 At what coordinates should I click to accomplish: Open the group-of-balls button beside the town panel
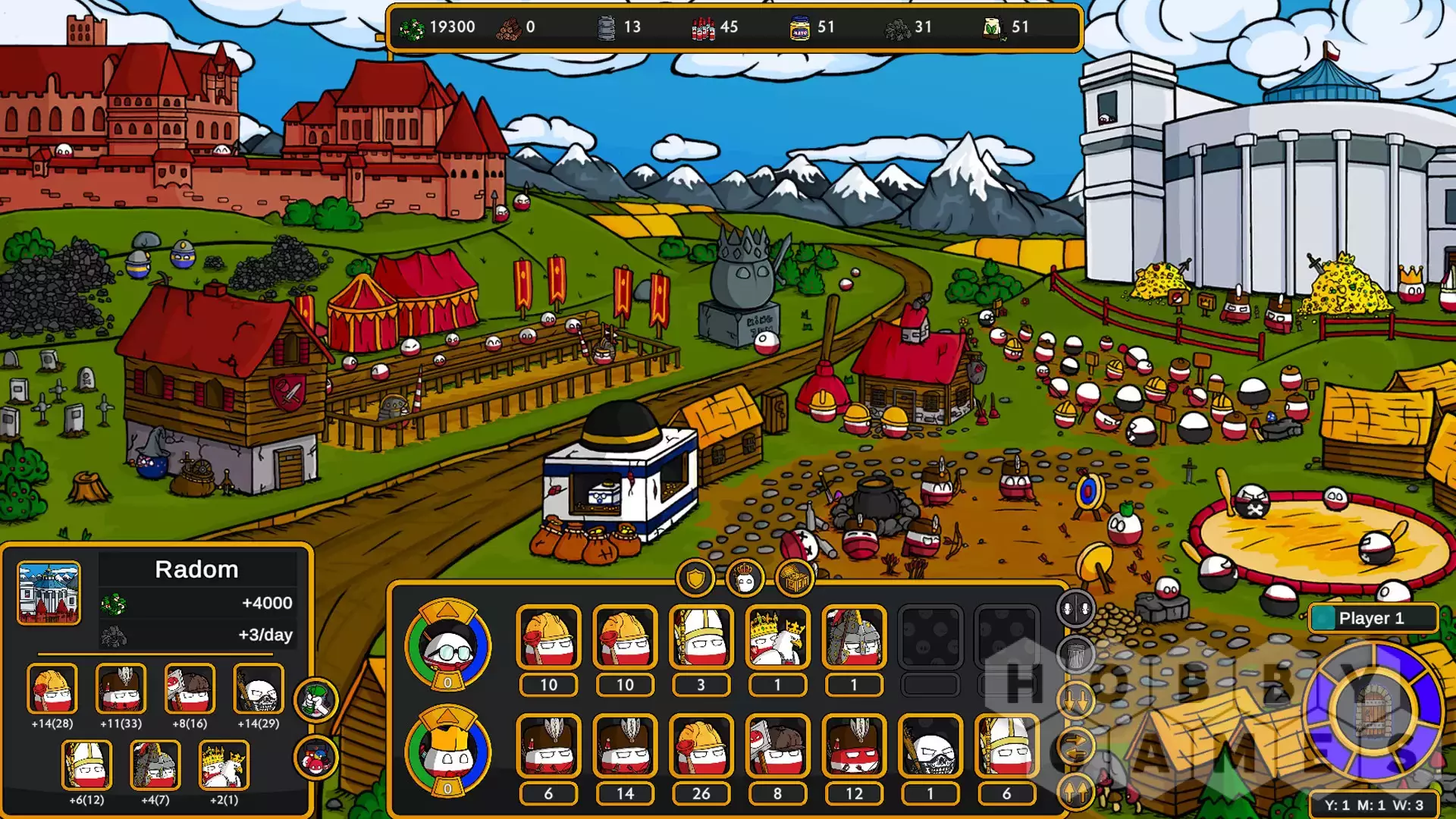click(315, 757)
